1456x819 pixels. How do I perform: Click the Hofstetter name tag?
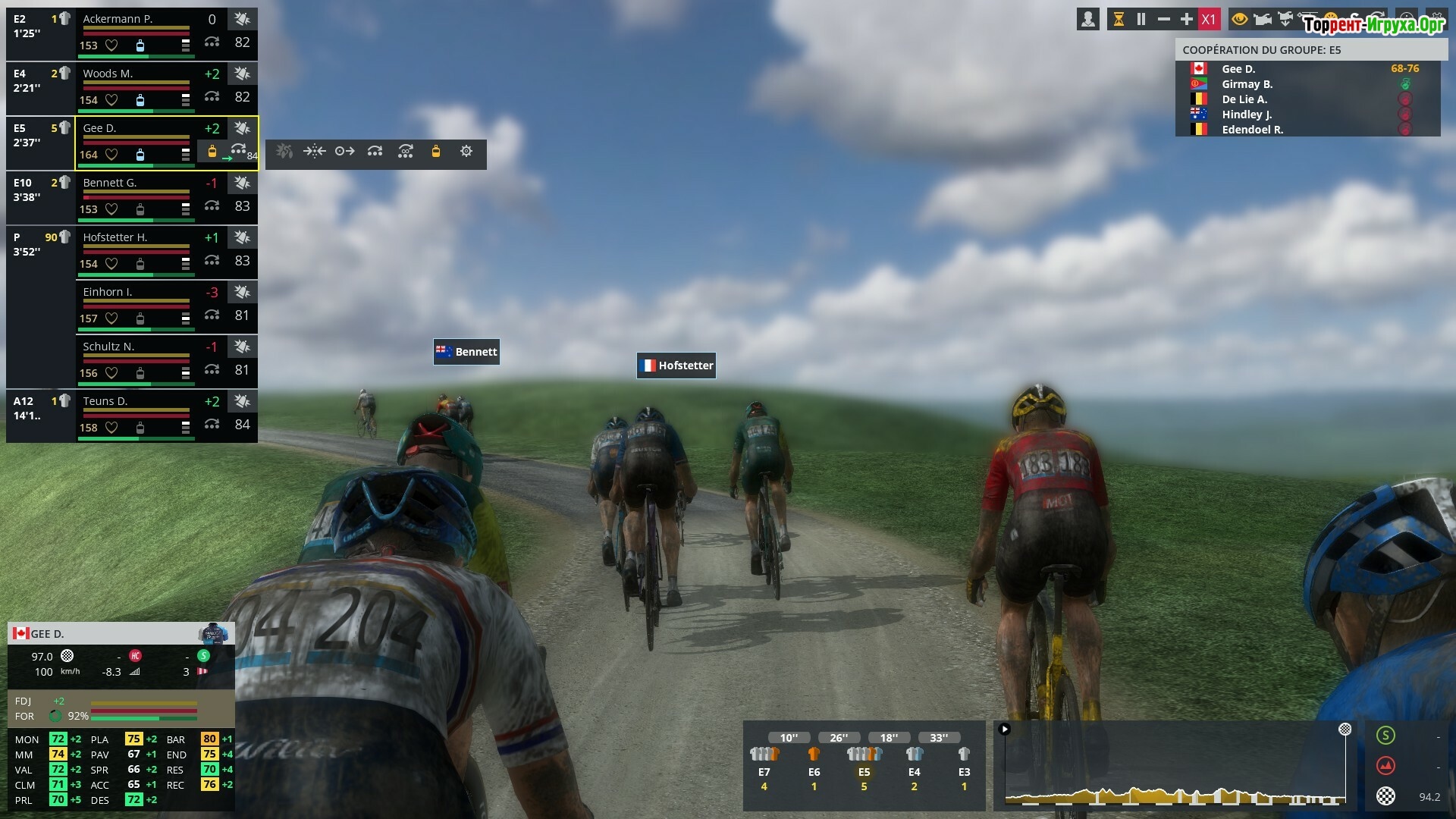(676, 366)
